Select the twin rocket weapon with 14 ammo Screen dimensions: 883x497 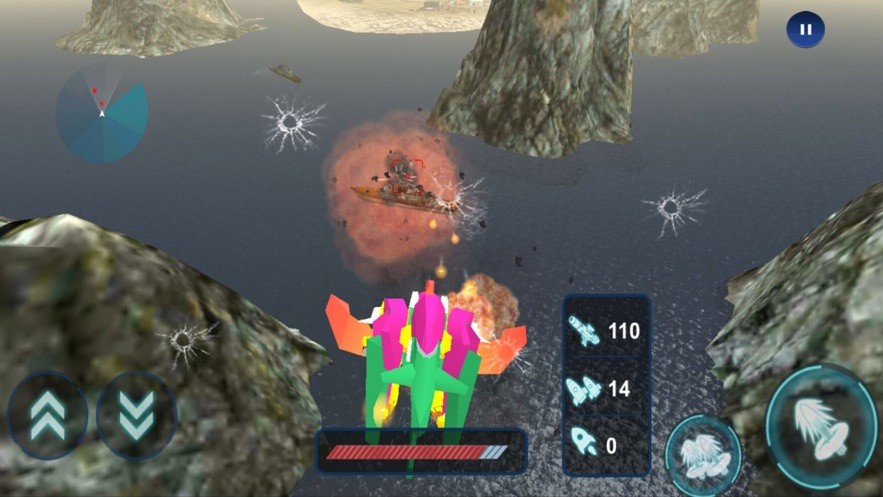coord(606,388)
